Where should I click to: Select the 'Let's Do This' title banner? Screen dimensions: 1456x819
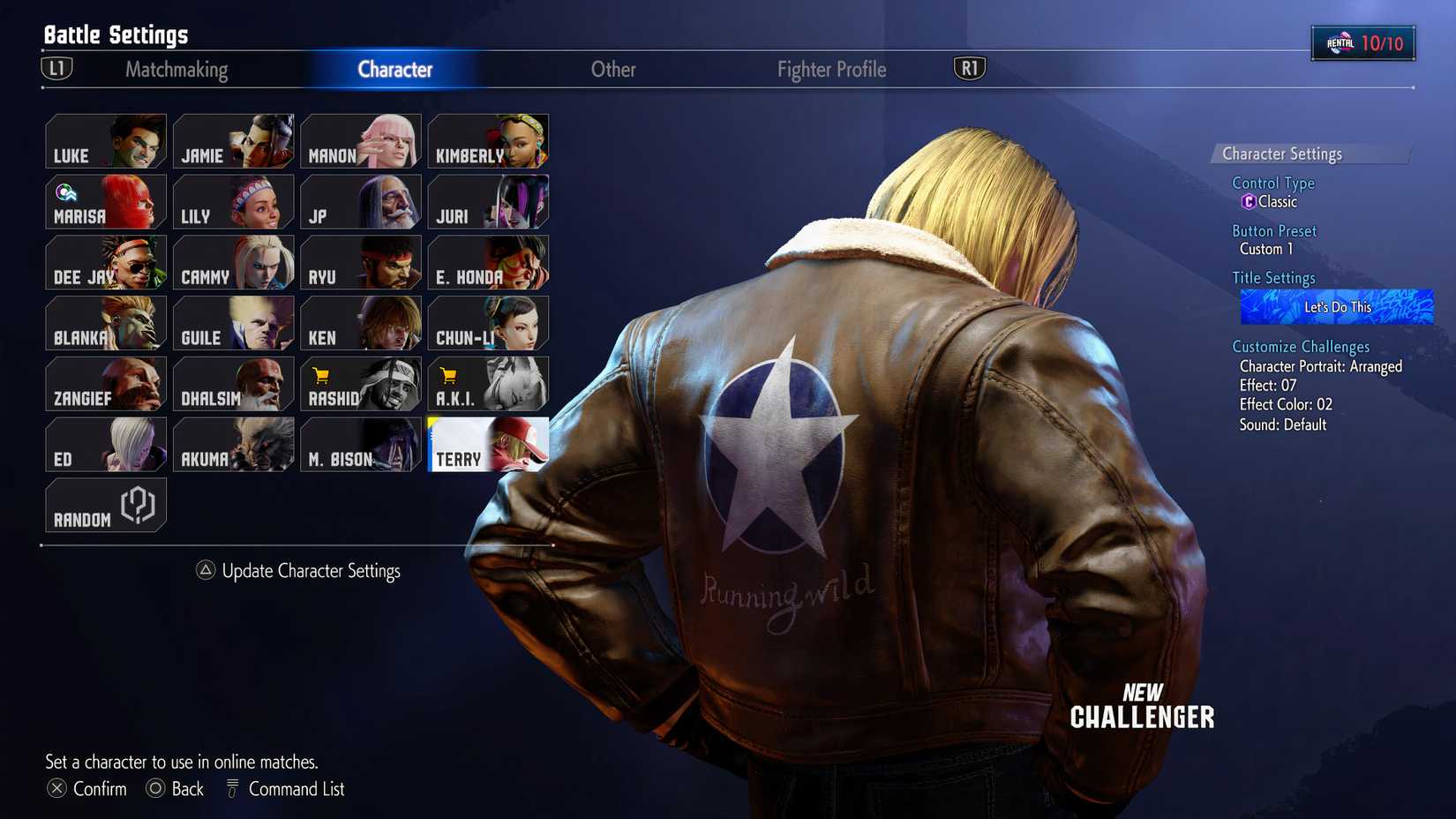coord(1336,306)
